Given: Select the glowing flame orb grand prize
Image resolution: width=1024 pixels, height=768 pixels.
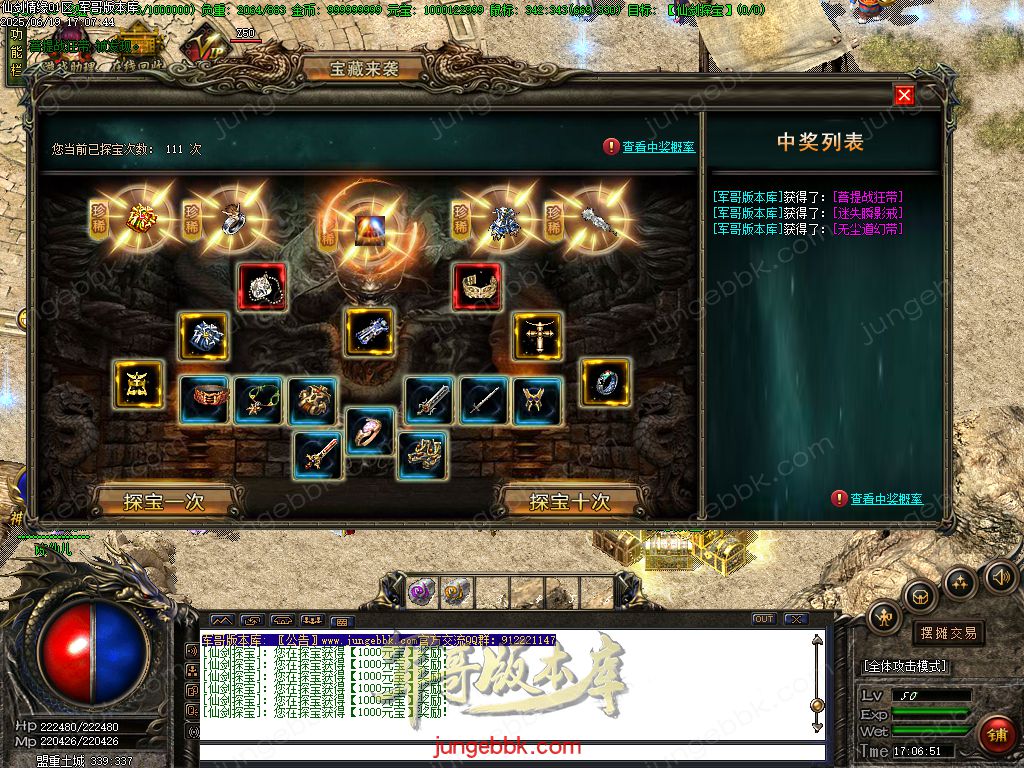Looking at the screenshot, I should [370, 228].
